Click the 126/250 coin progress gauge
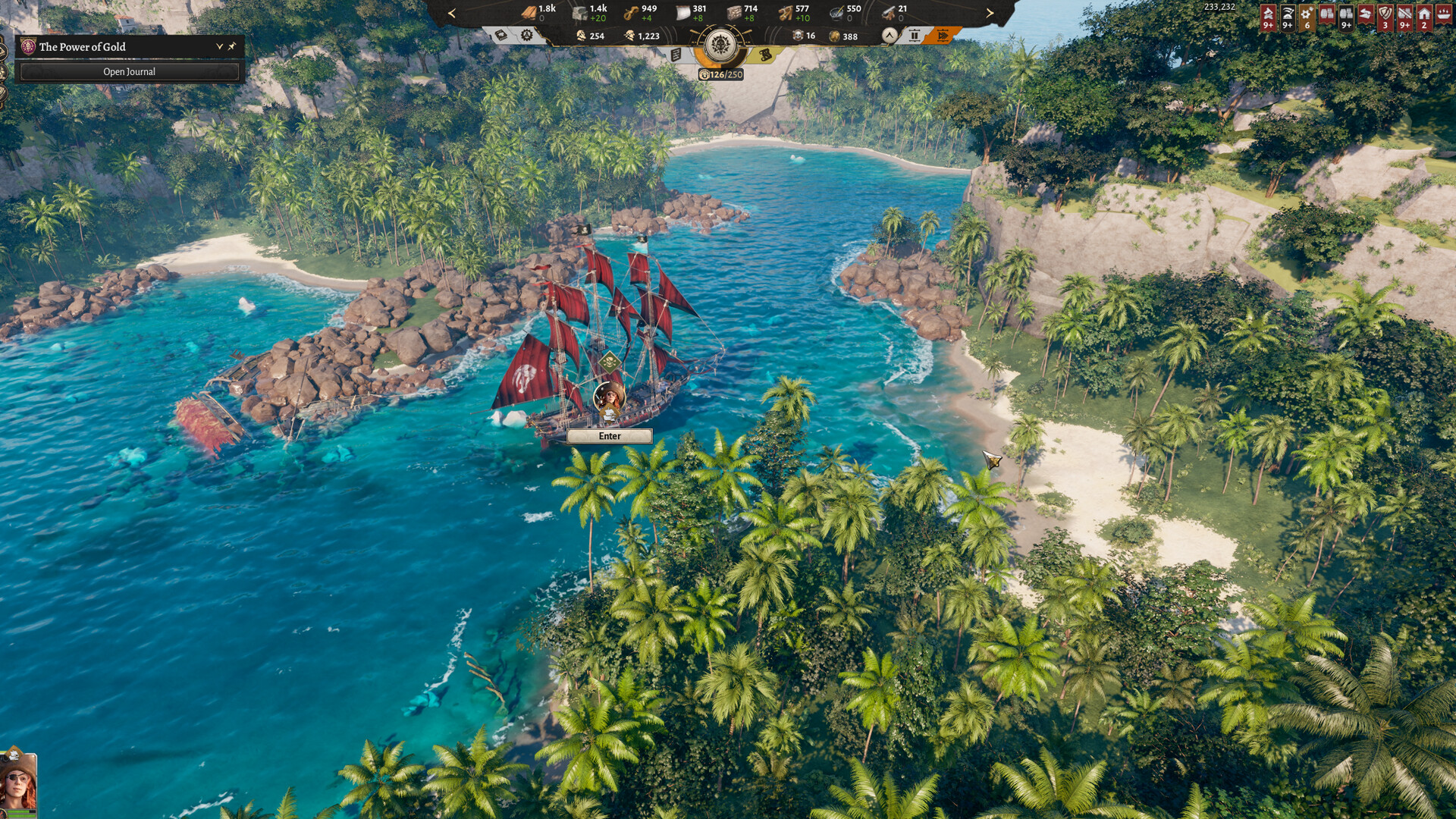This screenshot has height=819, width=1456. coord(720,74)
